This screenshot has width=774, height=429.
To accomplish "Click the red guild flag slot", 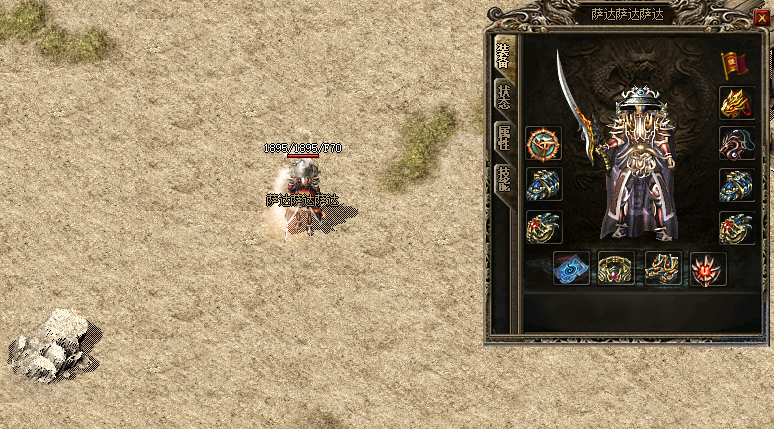I will [737, 64].
